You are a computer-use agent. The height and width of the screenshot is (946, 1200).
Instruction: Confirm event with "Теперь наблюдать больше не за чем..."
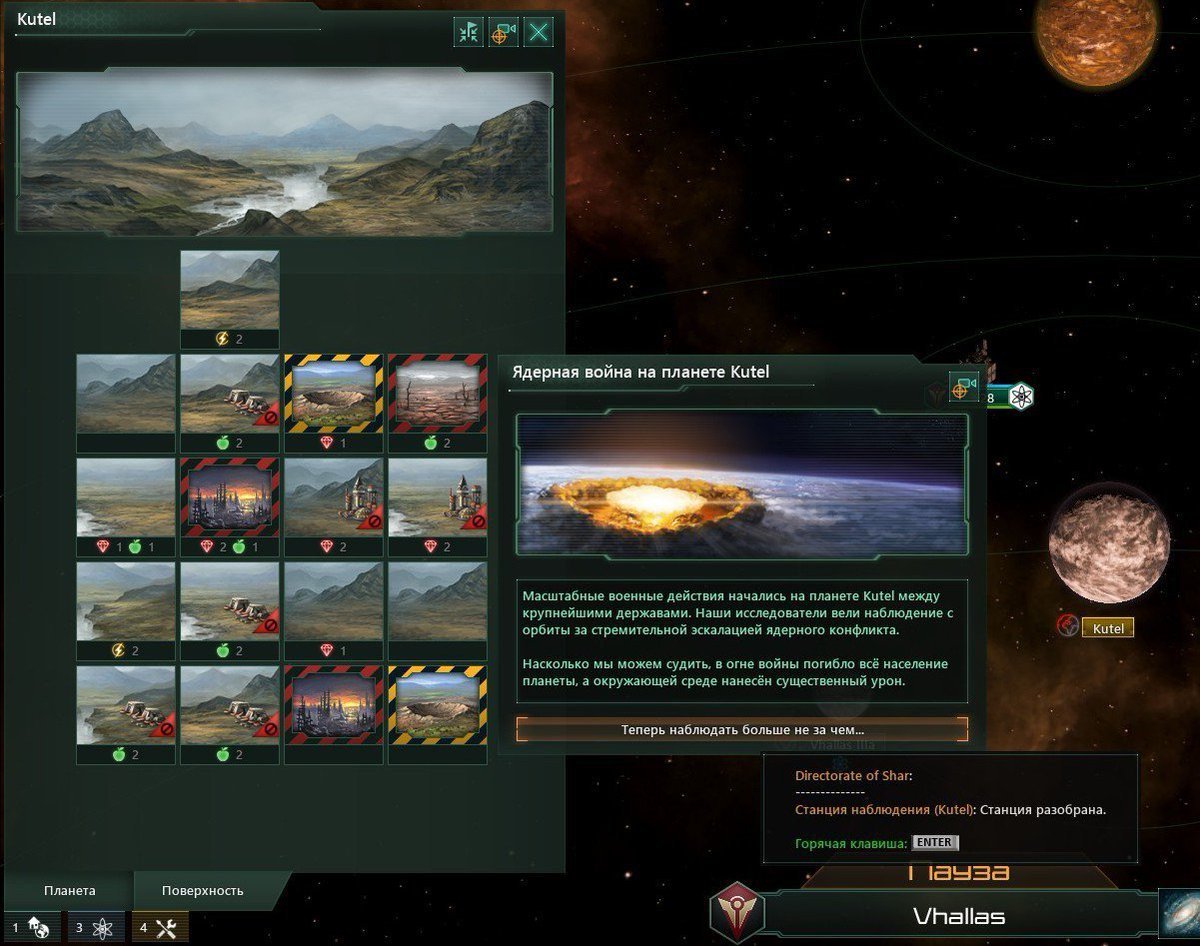(742, 730)
